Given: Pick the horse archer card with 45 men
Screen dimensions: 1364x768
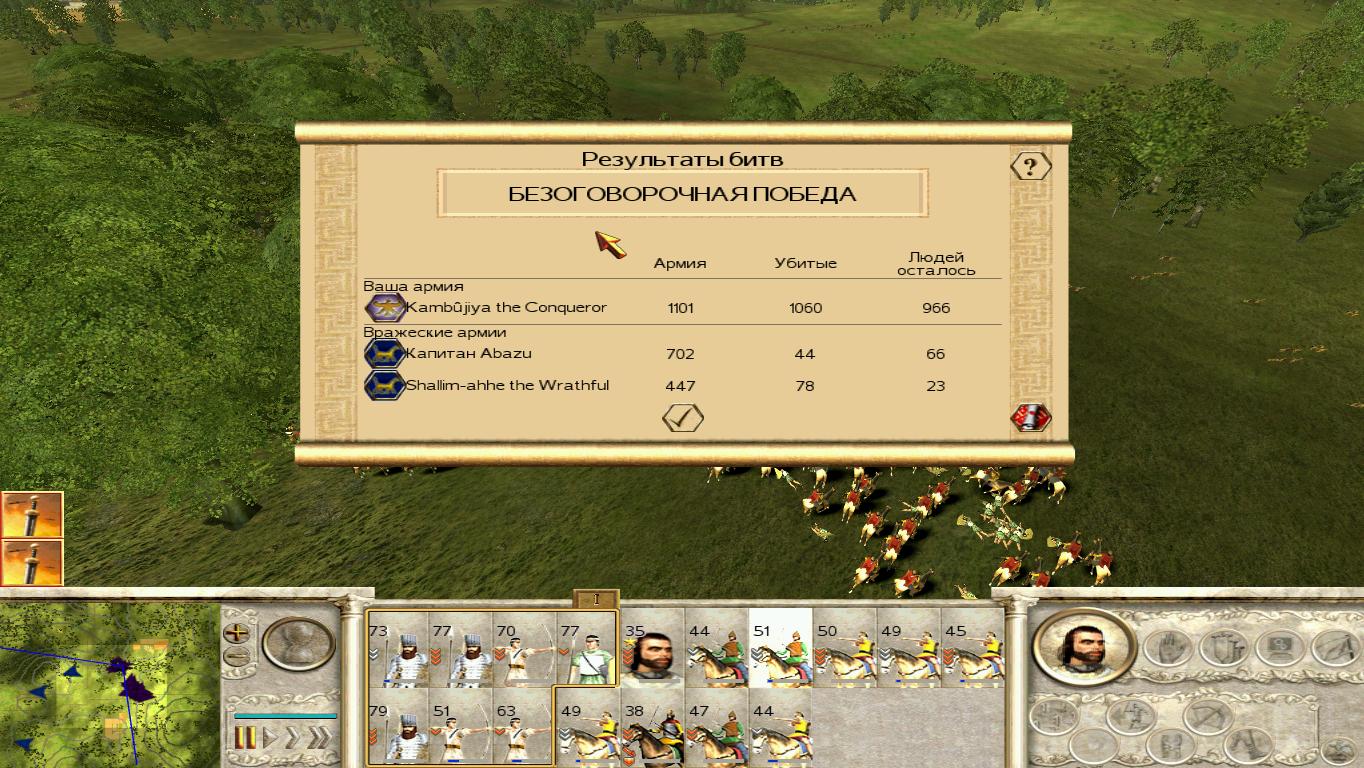Looking at the screenshot, I should click(972, 652).
